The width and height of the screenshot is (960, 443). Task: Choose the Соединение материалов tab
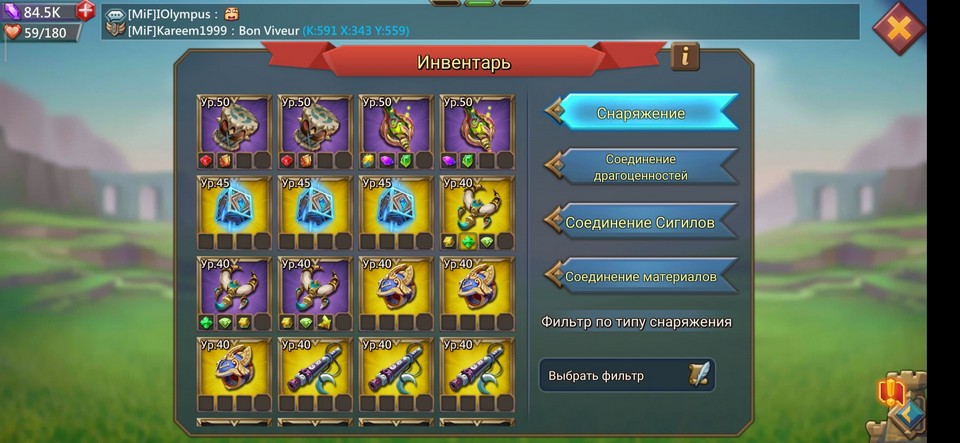pyautogui.click(x=642, y=276)
